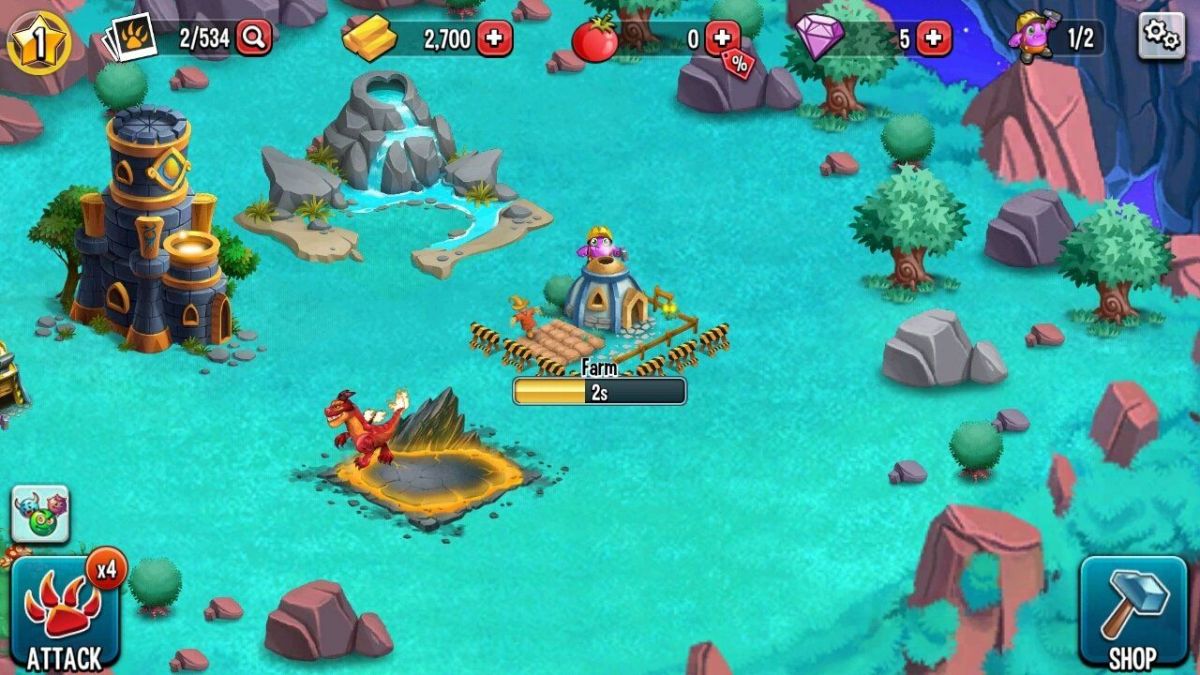
Task: Open the settings gear menu
Action: coord(1161,36)
